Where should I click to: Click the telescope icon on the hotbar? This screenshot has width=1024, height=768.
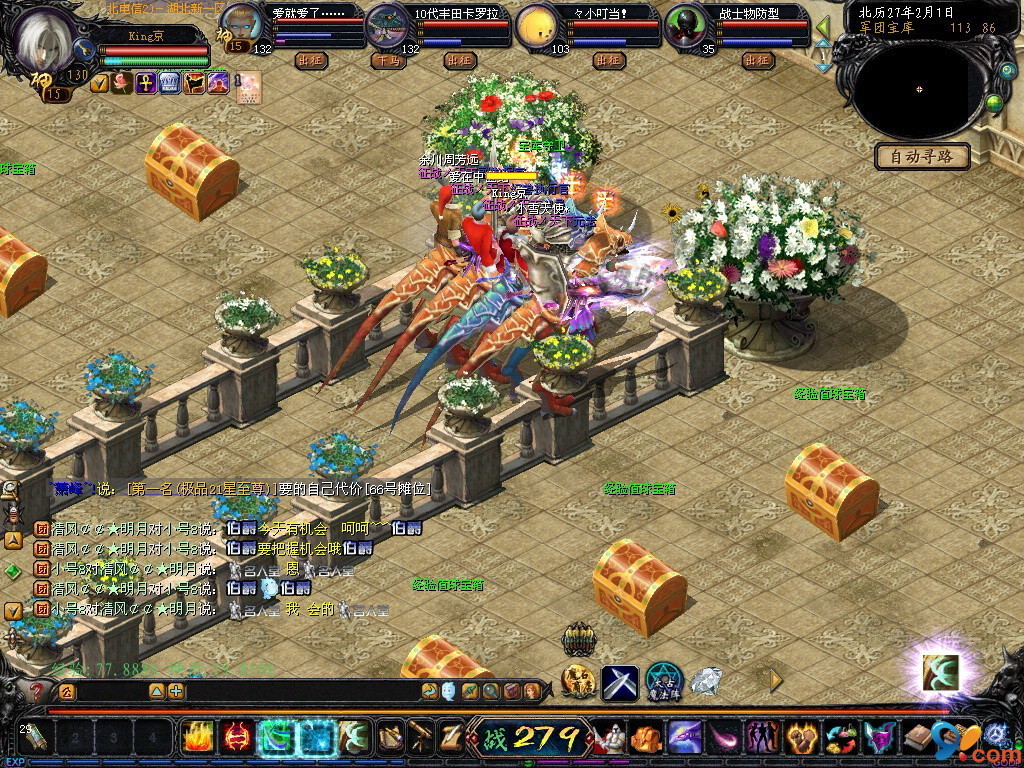[421, 738]
